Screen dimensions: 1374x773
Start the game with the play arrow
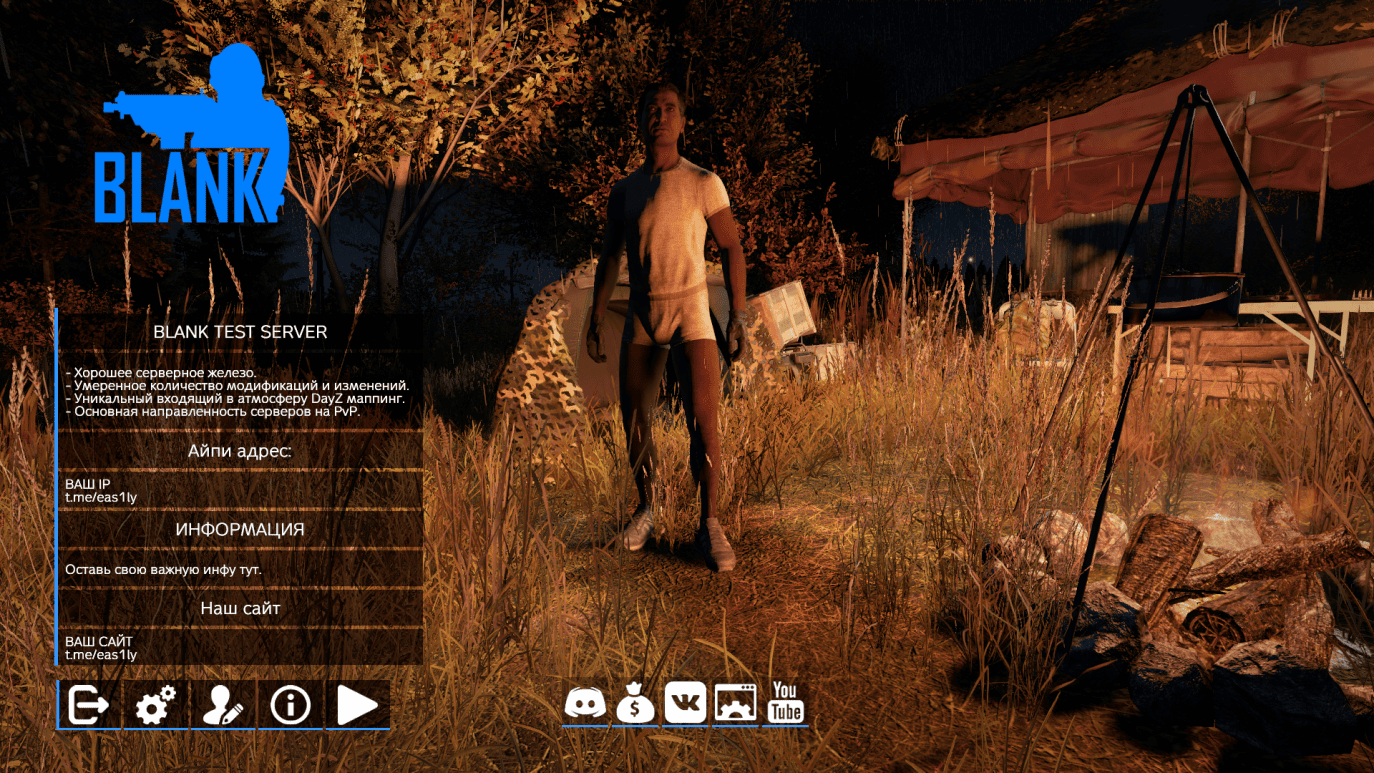357,705
